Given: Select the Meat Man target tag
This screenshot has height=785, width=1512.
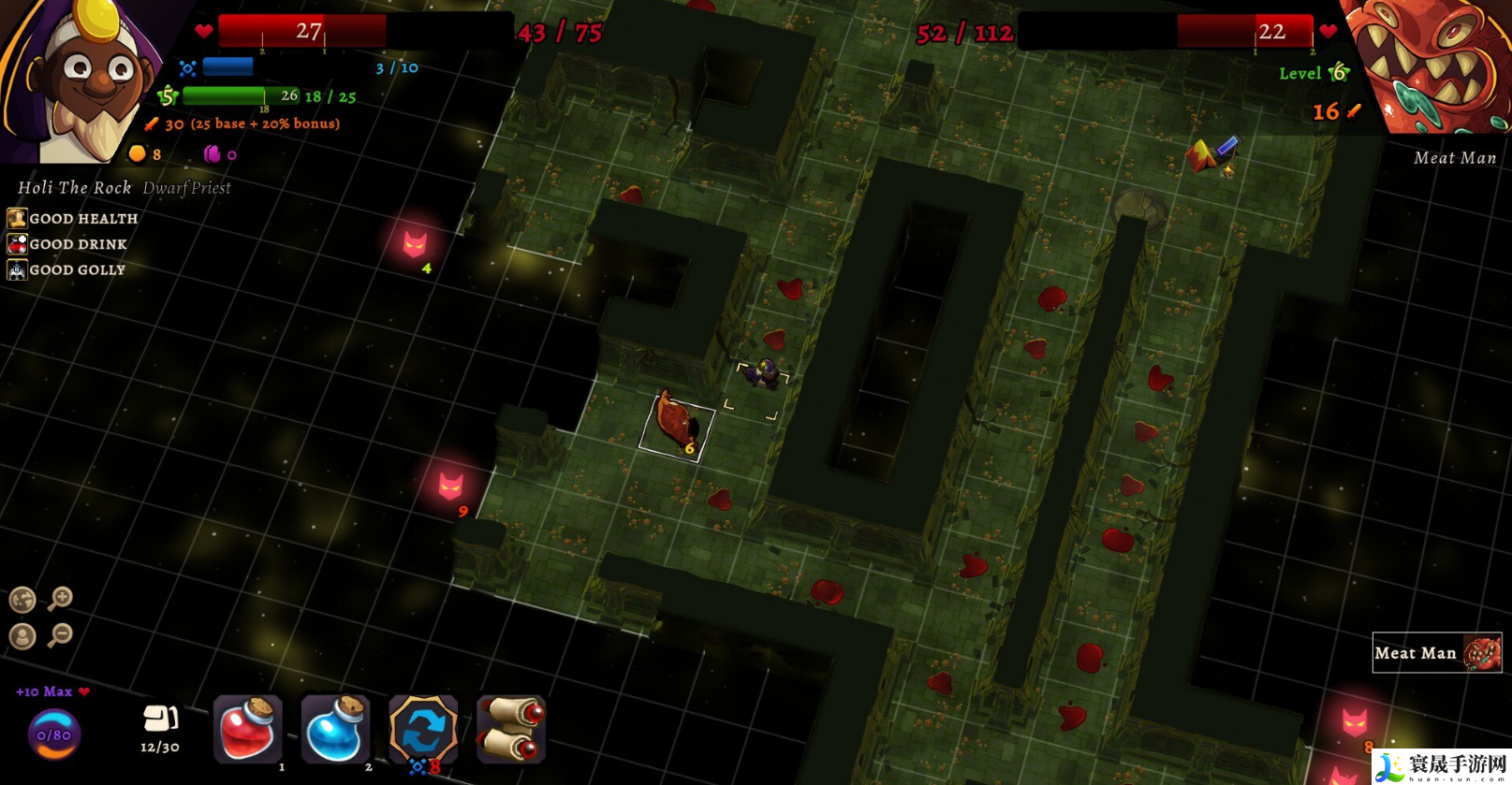Looking at the screenshot, I should tap(1436, 653).
